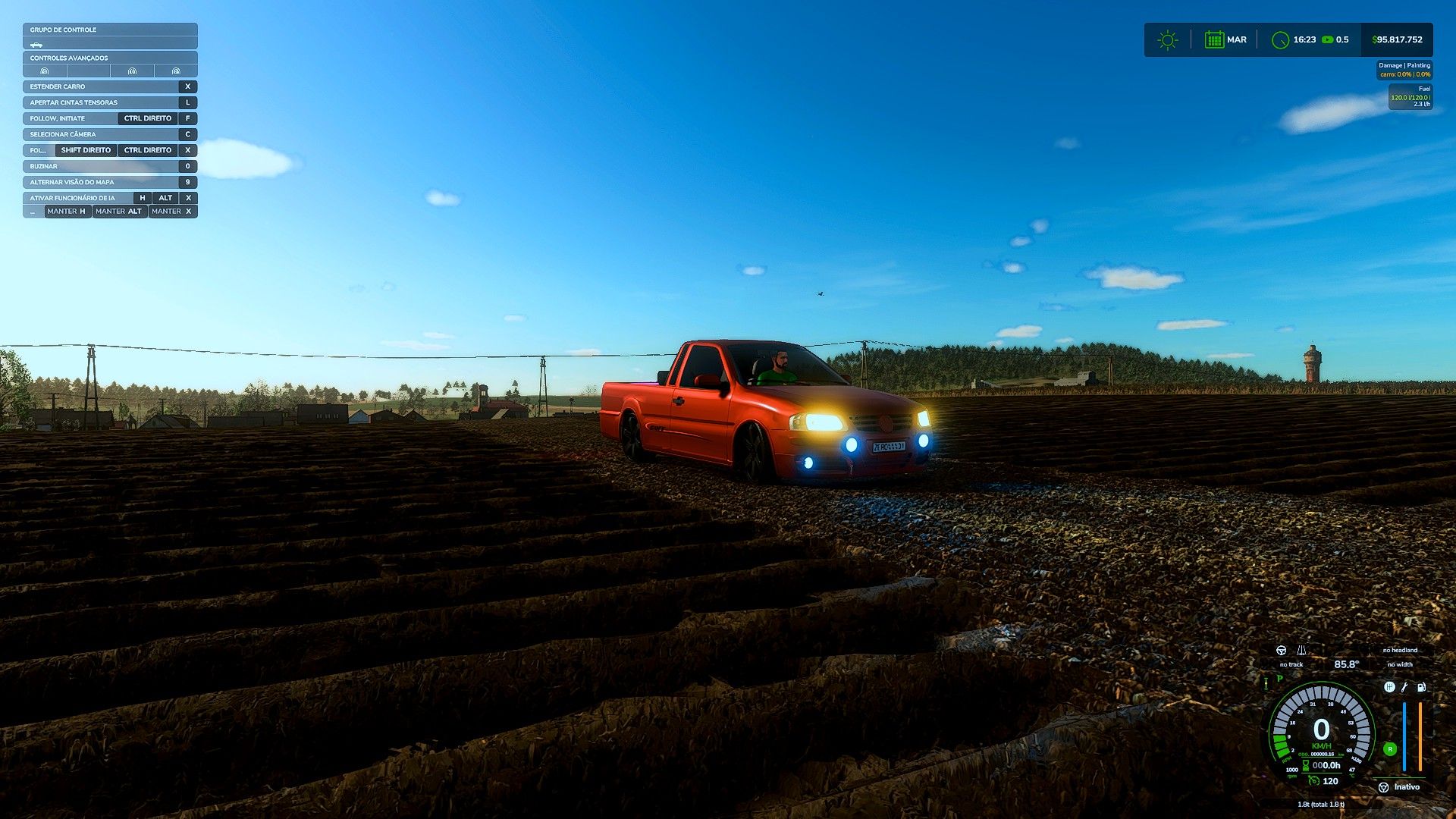Open the green calendar icon
Screen dimensions: 1456x819
(x=1214, y=40)
